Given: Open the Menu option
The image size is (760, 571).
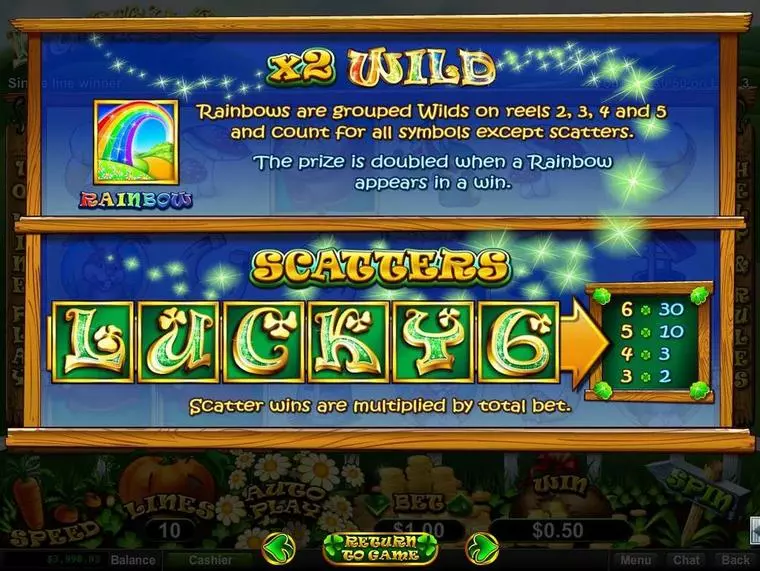Looking at the screenshot, I should 634,561.
